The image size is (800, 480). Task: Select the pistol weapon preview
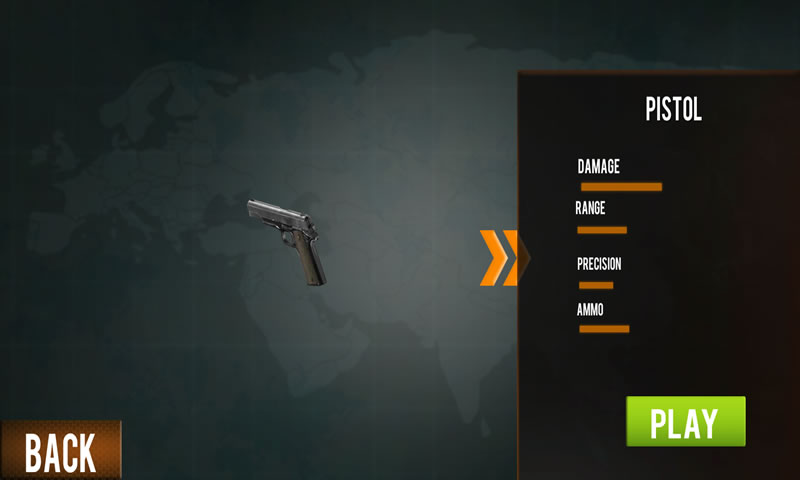click(x=288, y=239)
